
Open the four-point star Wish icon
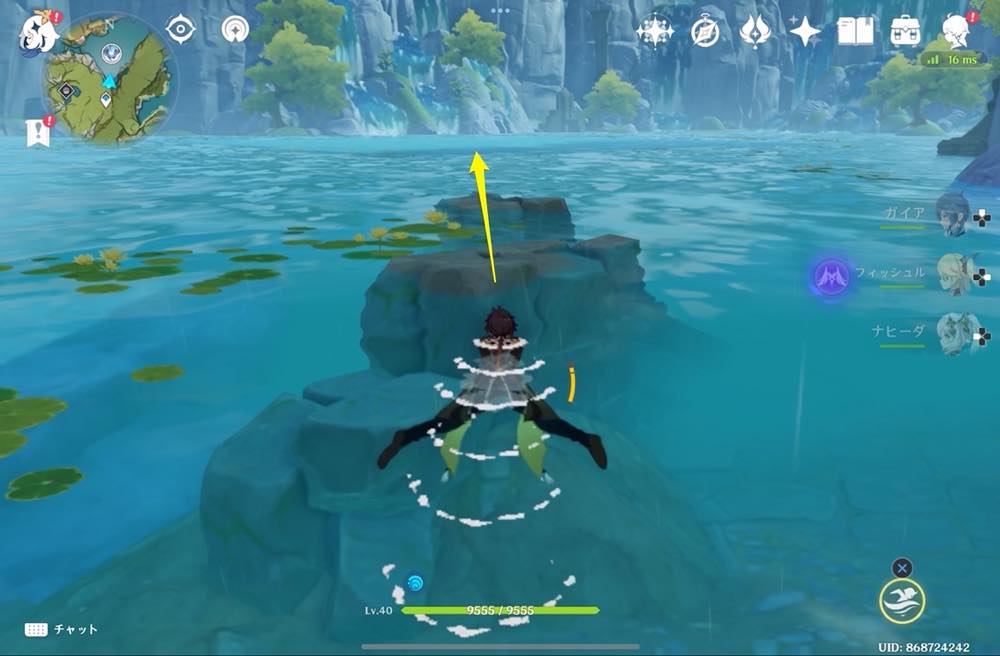(804, 32)
